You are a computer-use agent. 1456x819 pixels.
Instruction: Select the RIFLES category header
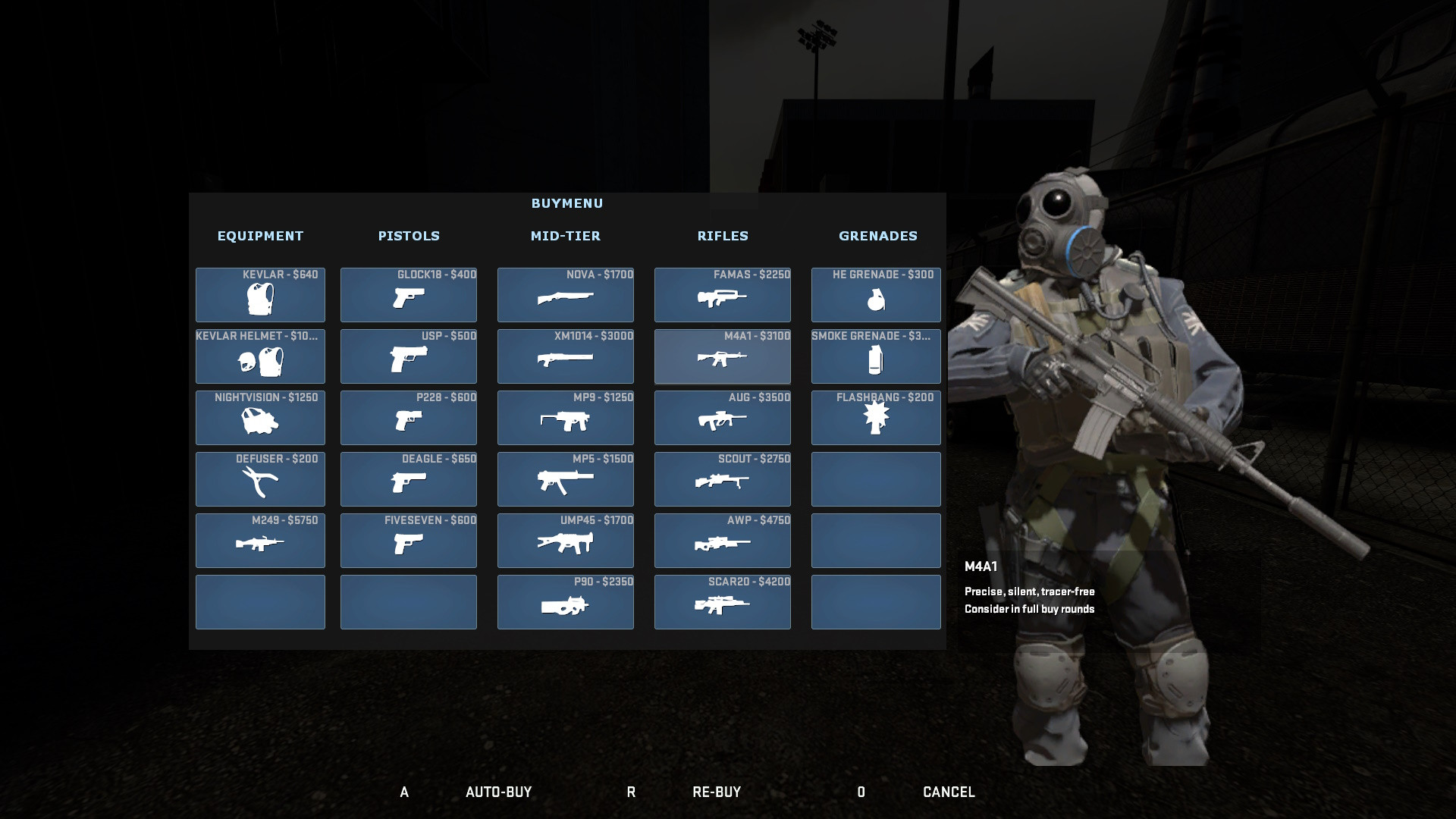(x=723, y=236)
